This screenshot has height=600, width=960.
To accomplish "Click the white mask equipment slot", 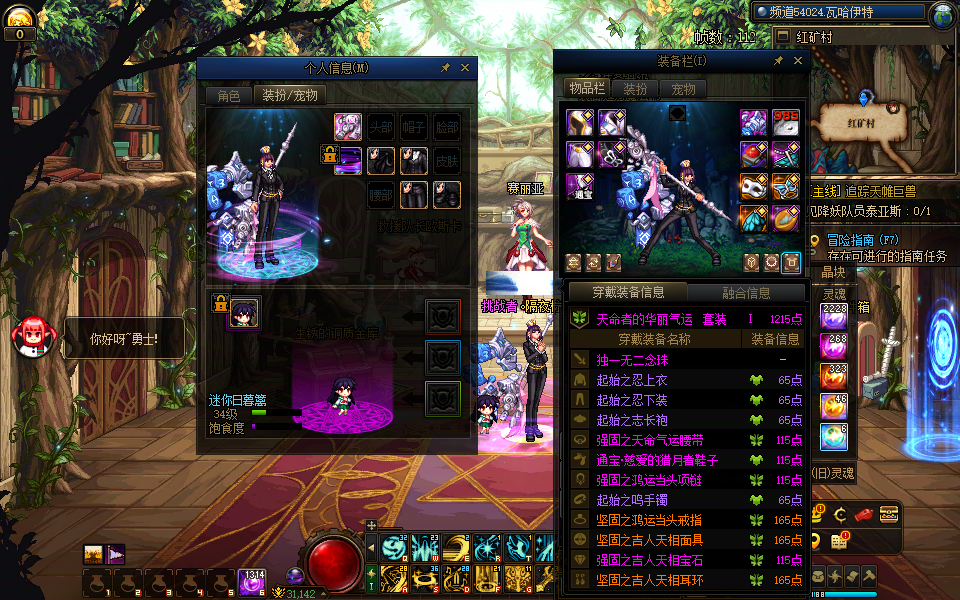I will [x=753, y=187].
